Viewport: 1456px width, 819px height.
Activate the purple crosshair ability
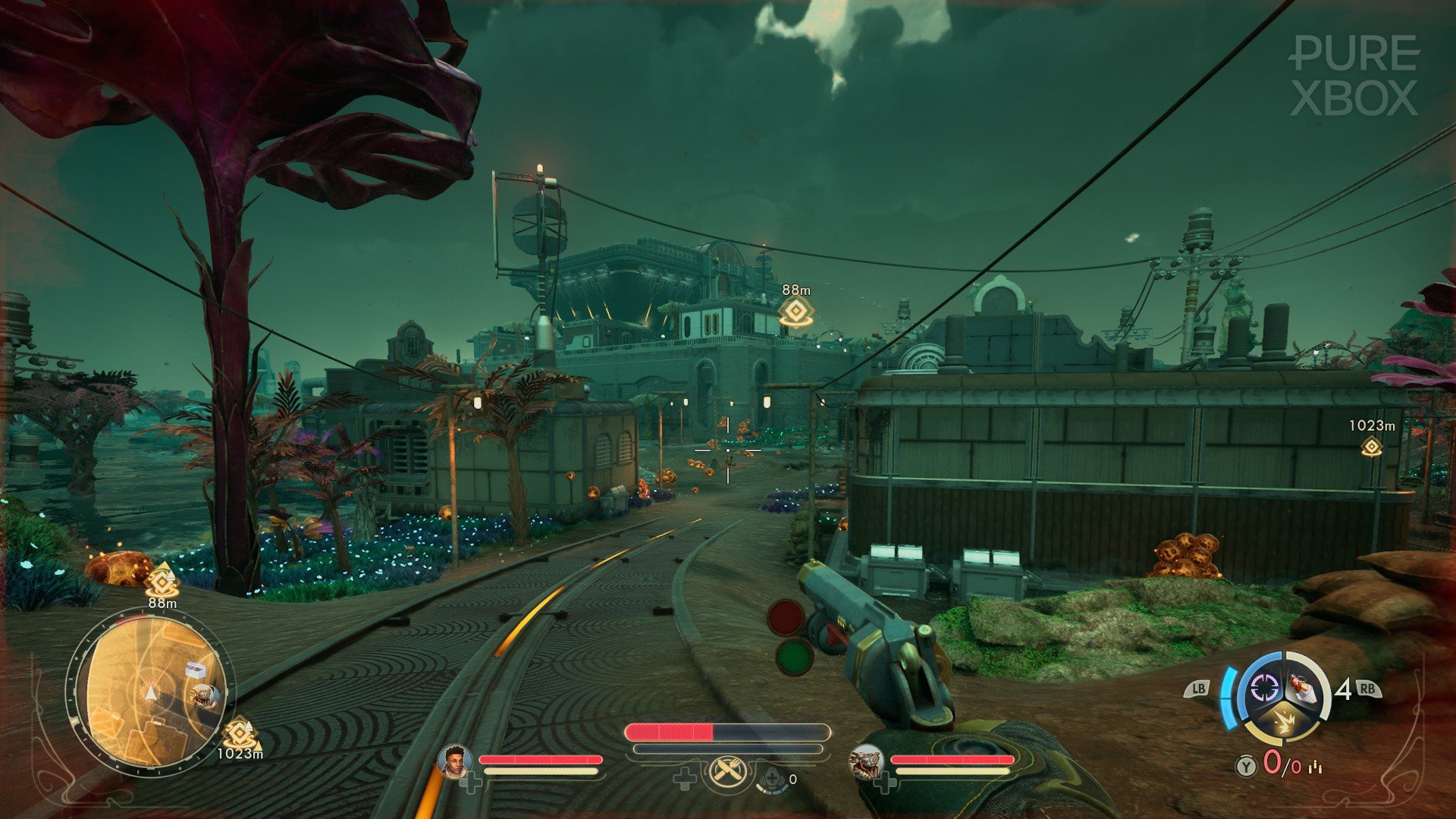[x=1263, y=689]
